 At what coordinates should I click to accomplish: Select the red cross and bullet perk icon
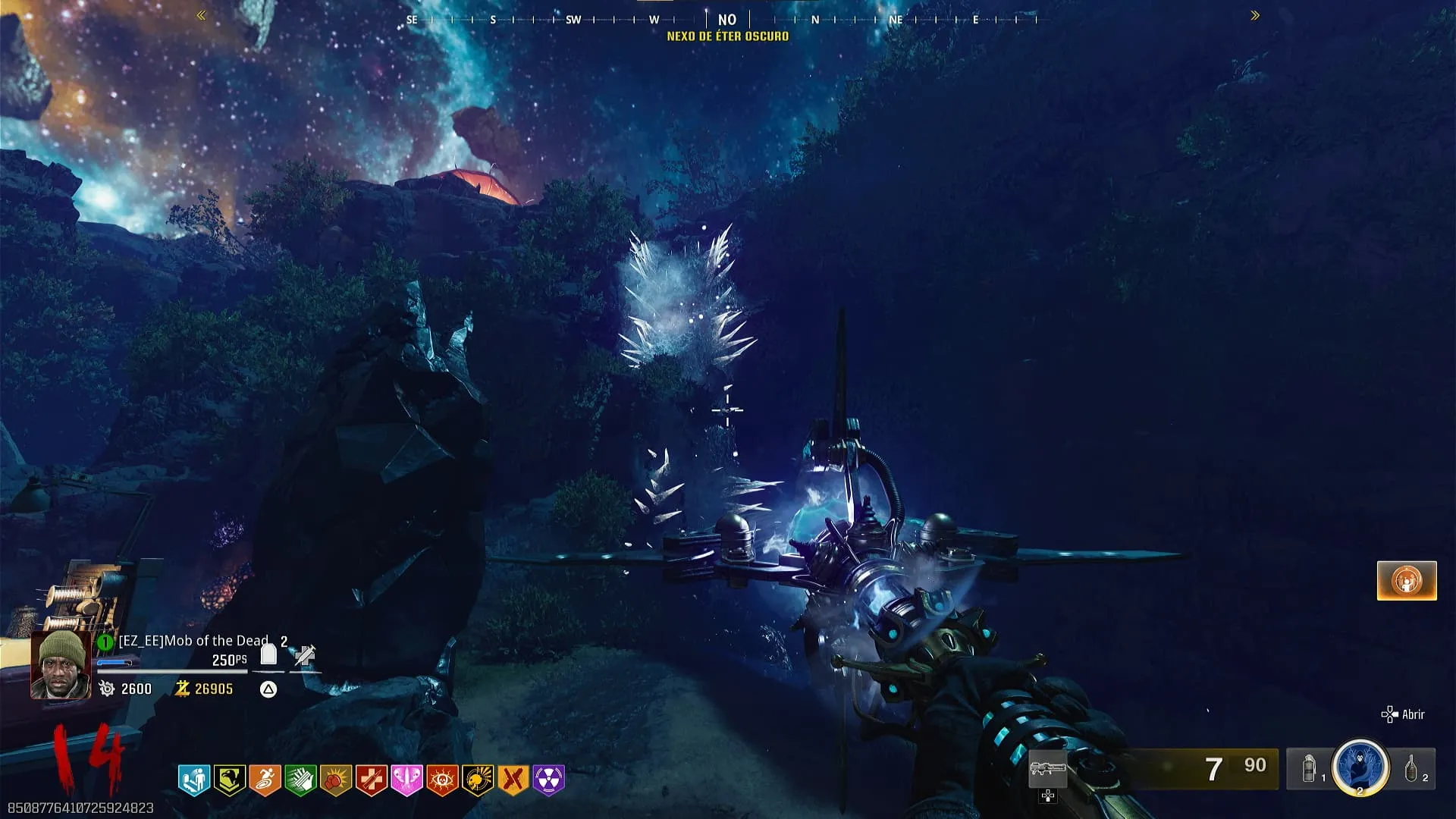point(371,780)
